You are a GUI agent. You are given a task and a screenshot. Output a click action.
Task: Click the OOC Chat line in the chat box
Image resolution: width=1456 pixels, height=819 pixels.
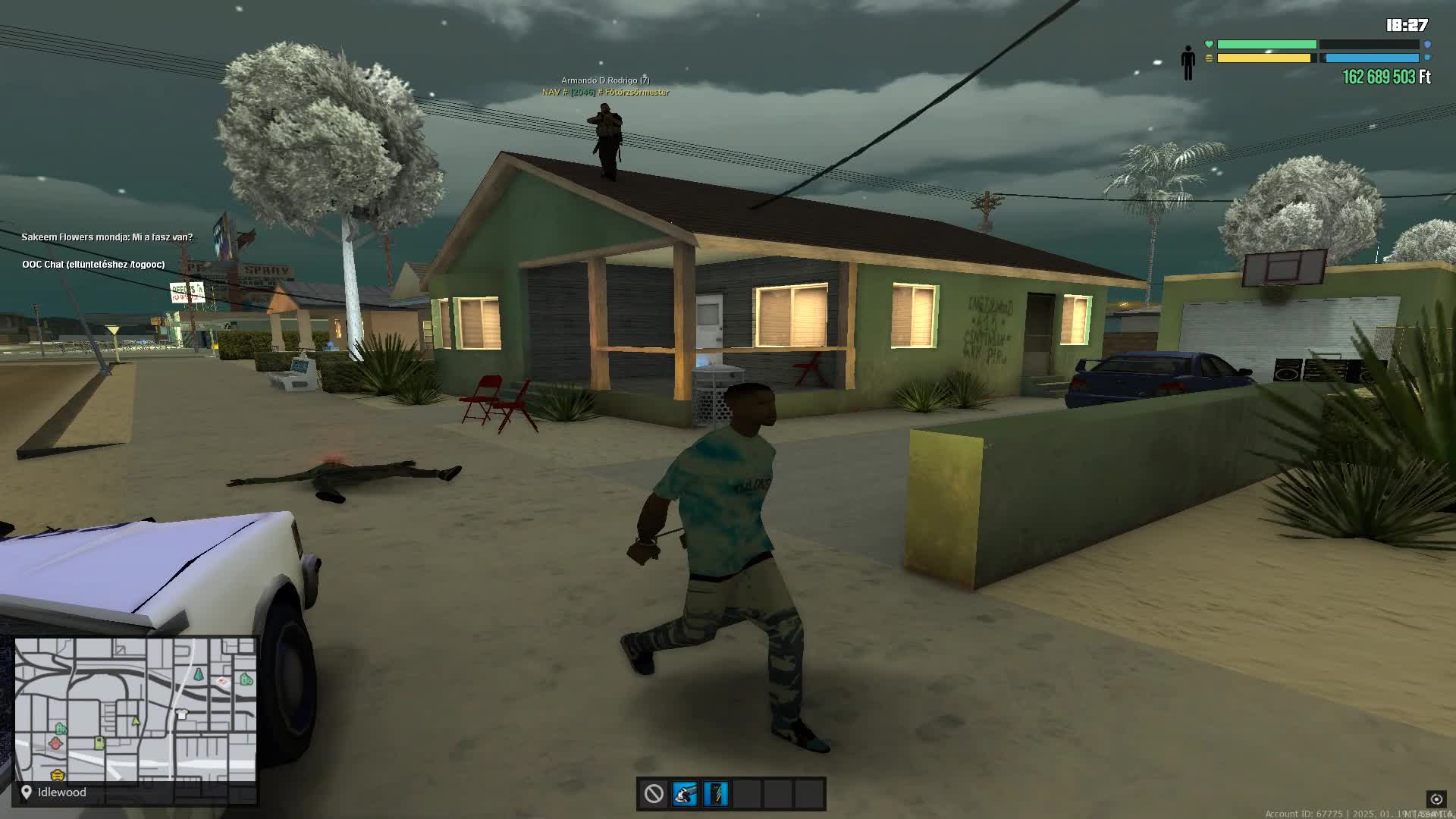point(93,265)
